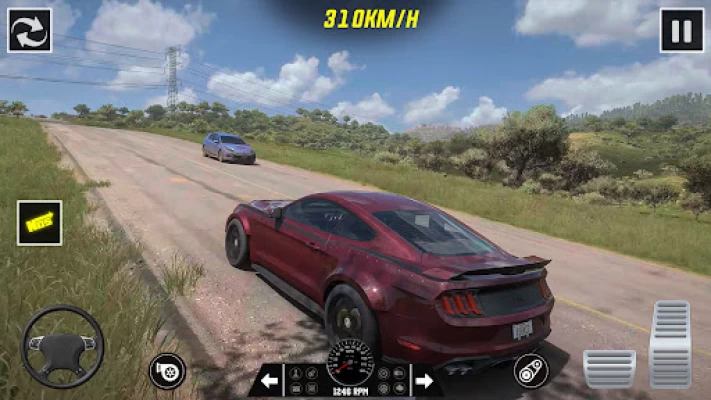711x400 pixels.
Task: Pause the game
Action: click(681, 30)
